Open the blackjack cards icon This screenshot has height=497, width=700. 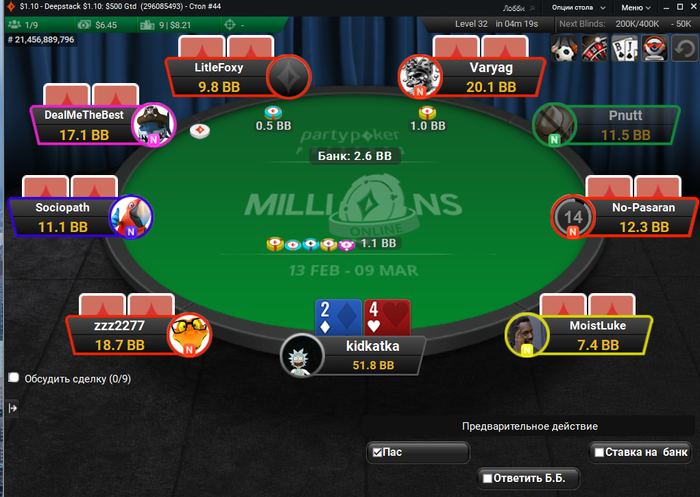point(625,46)
